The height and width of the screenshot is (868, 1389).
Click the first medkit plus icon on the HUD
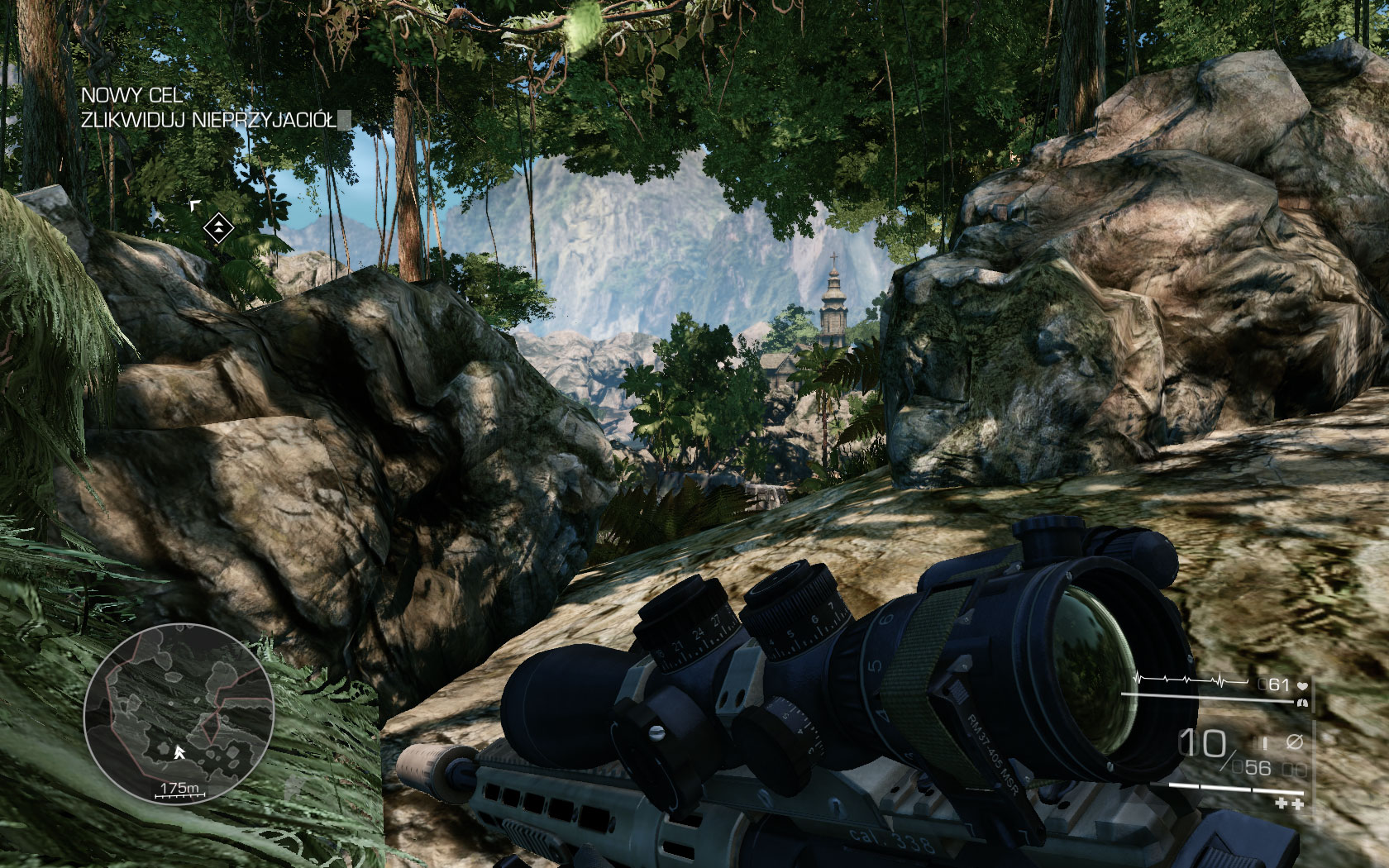(x=1280, y=803)
